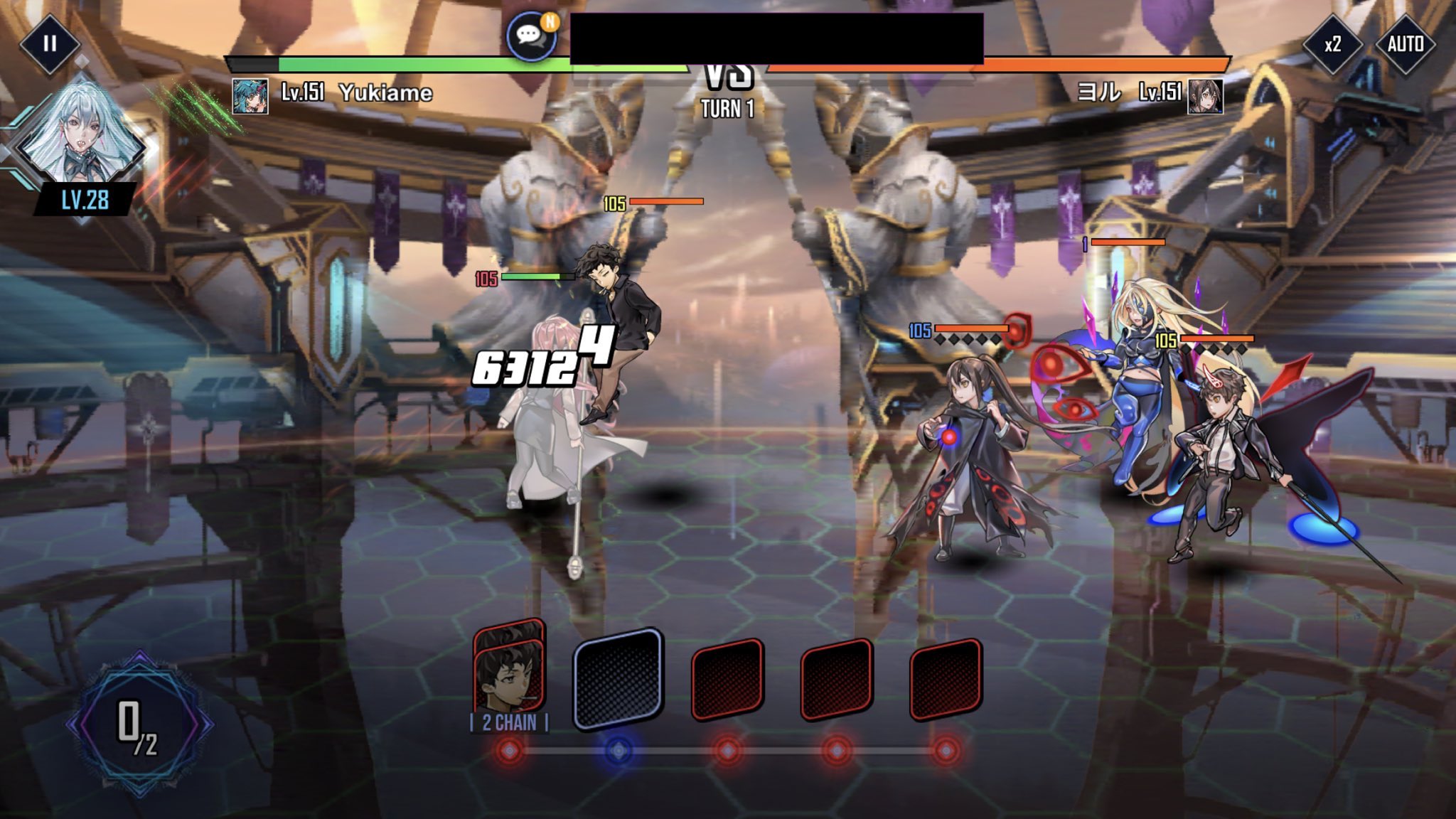View Yukiame's player avatar
Image resolution: width=1456 pixels, height=819 pixels.
pos(250,96)
